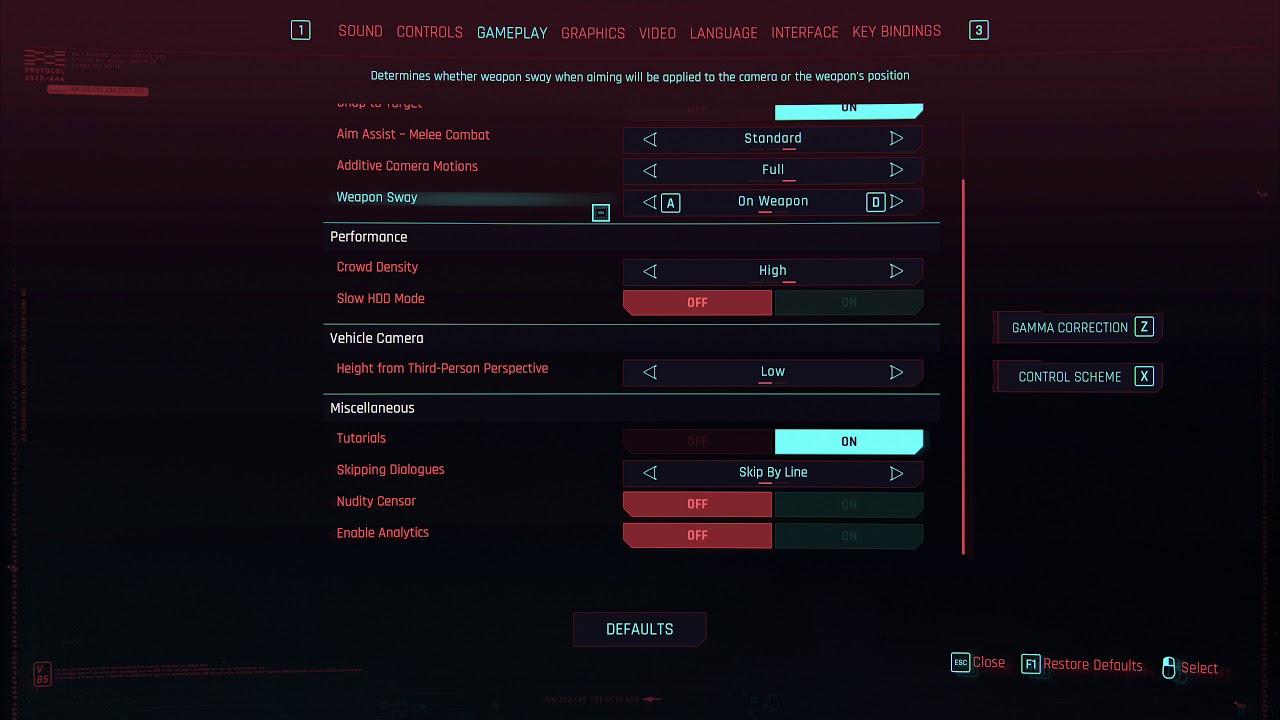Click the ESC icon next to Close
This screenshot has width=1280, height=720.
pos(960,662)
